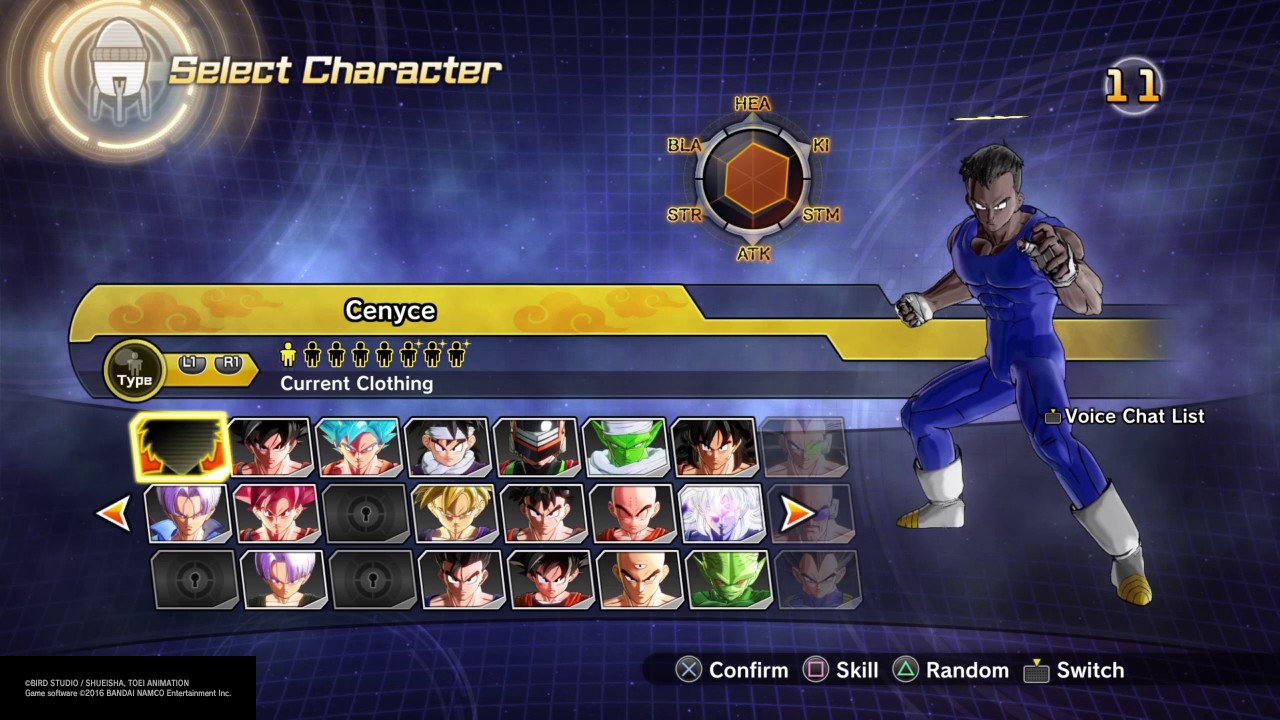Show next roster page with right arrow
The height and width of the screenshot is (720, 1280).
click(797, 514)
